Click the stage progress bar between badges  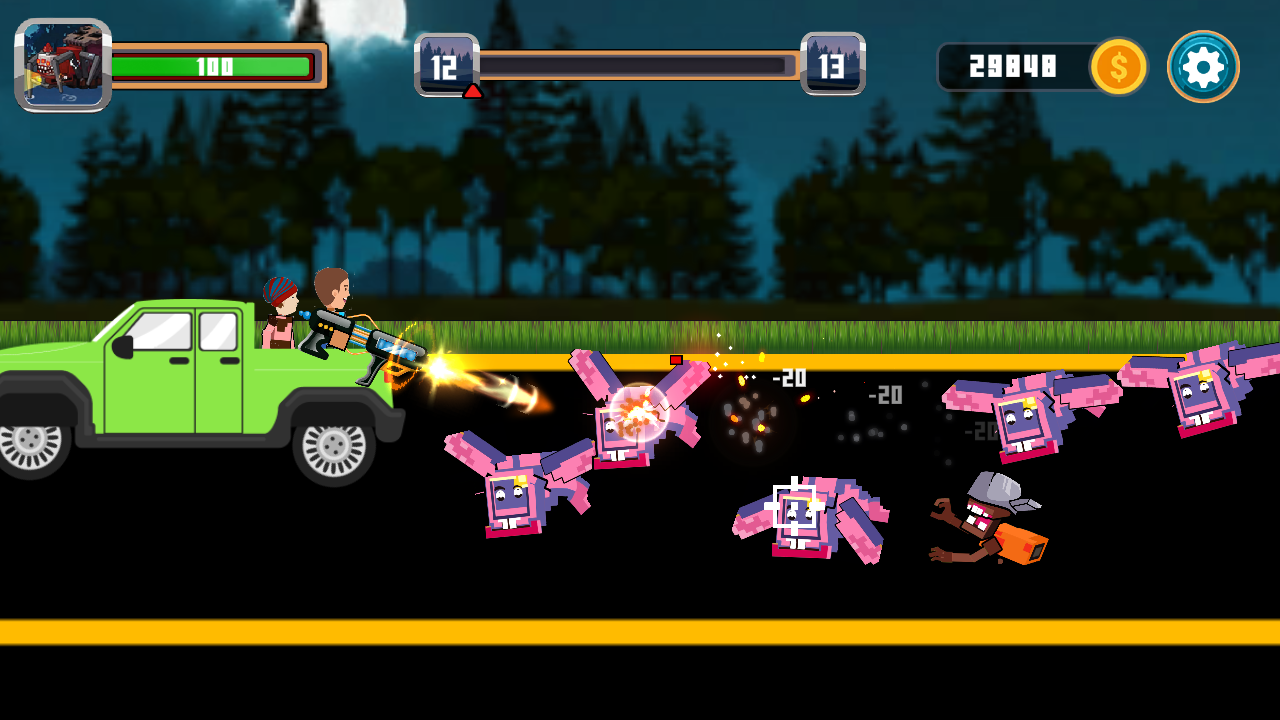click(640, 64)
